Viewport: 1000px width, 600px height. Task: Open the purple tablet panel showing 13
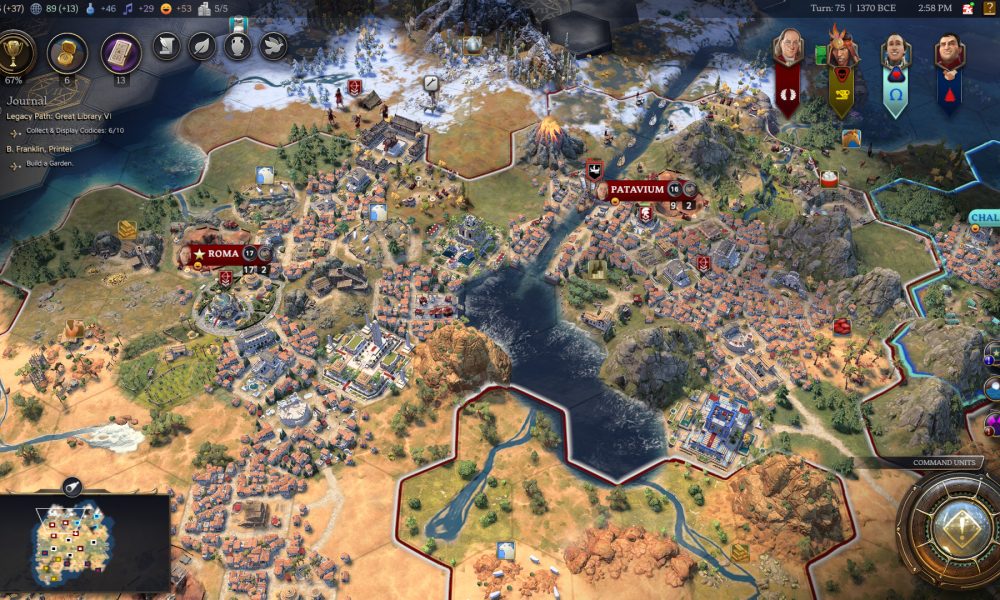click(x=120, y=52)
